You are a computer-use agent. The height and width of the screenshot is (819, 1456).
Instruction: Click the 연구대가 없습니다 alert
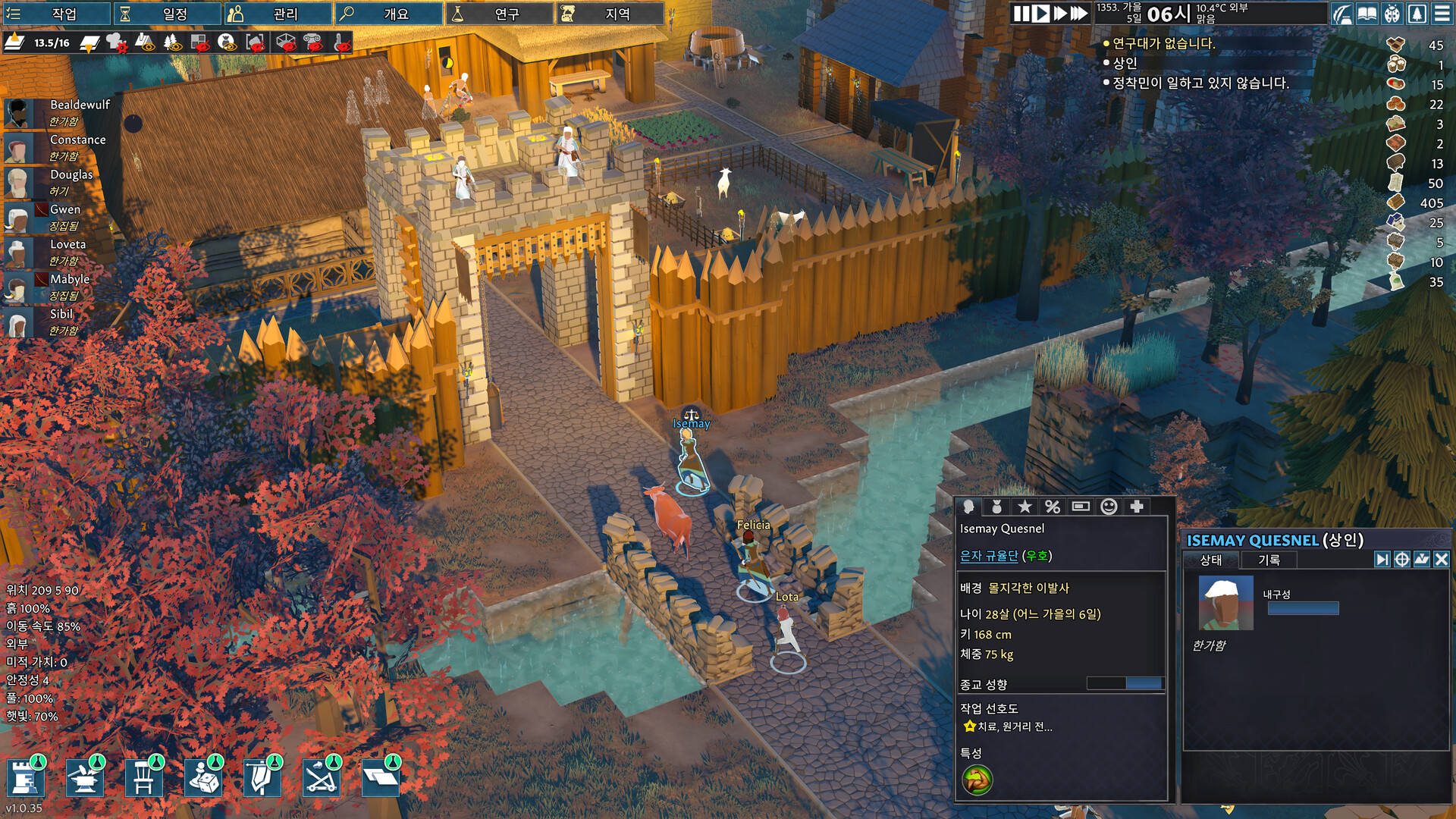point(1163,44)
